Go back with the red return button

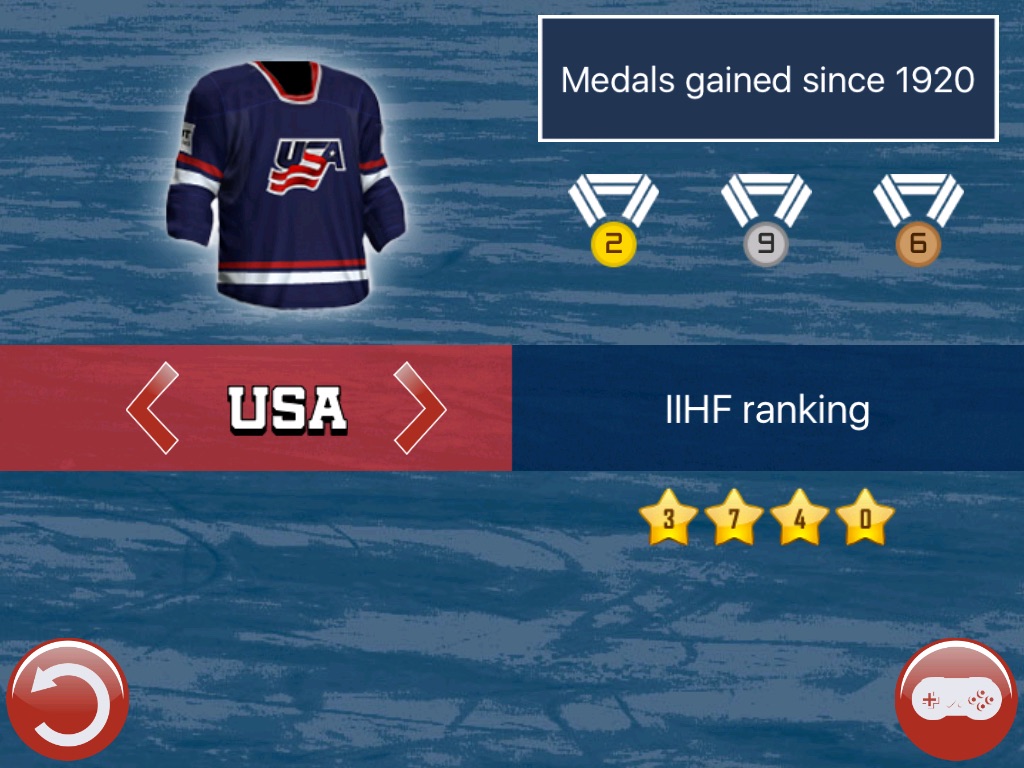tap(67, 701)
